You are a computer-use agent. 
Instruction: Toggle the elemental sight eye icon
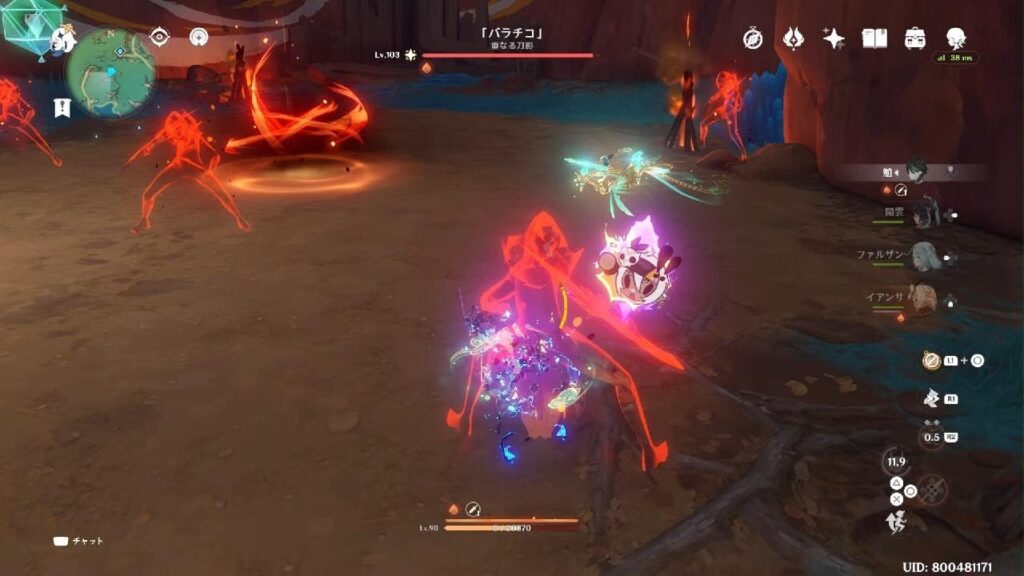[158, 37]
